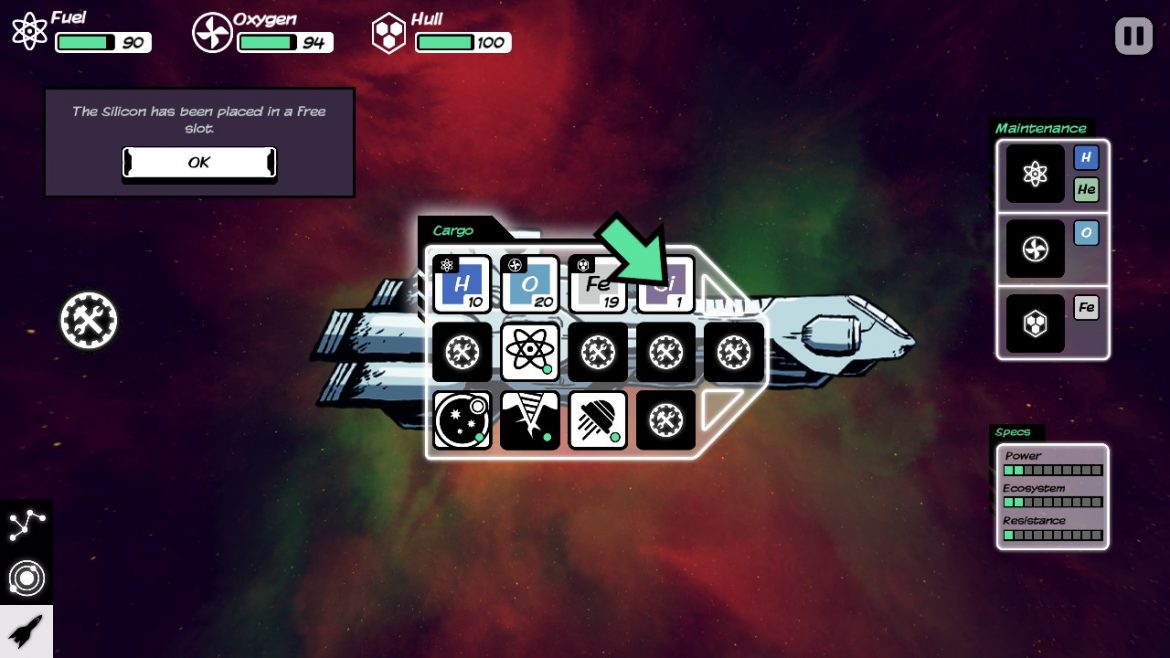Select the hull hexagon maintenance icon
This screenshot has width=1170, height=658.
pyautogui.click(x=1035, y=323)
